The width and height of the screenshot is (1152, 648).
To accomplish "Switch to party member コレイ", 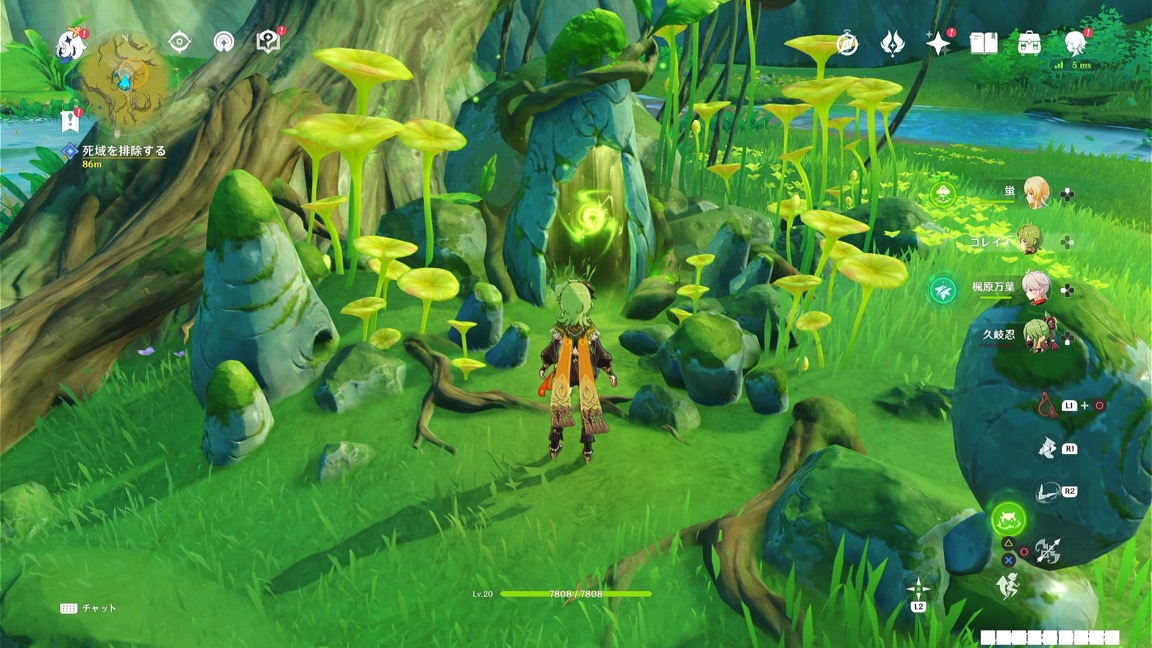I will [x=1029, y=241].
